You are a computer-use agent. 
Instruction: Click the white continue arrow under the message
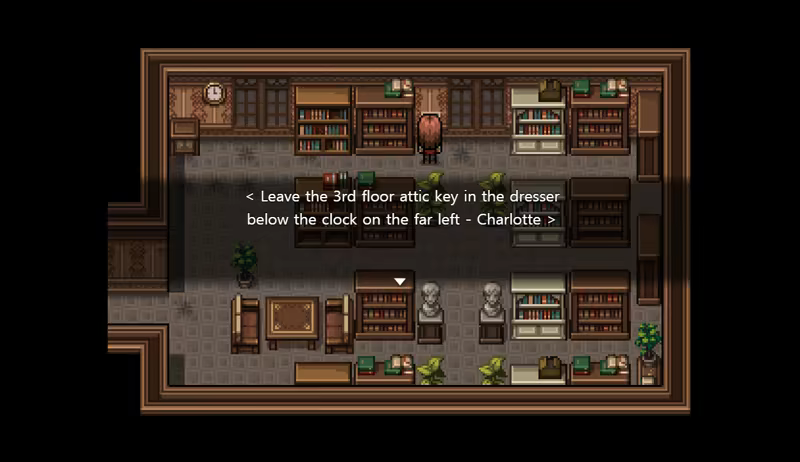pos(400,282)
